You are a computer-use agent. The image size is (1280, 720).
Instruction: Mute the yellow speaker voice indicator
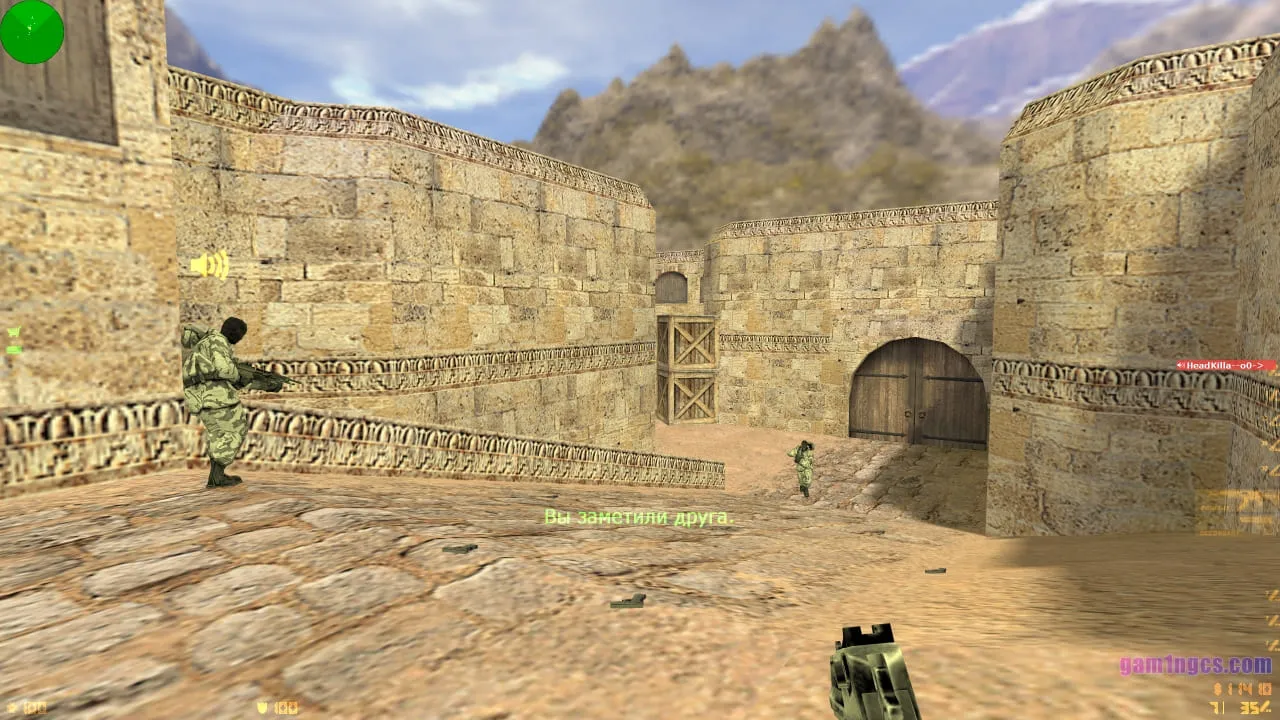coord(207,264)
